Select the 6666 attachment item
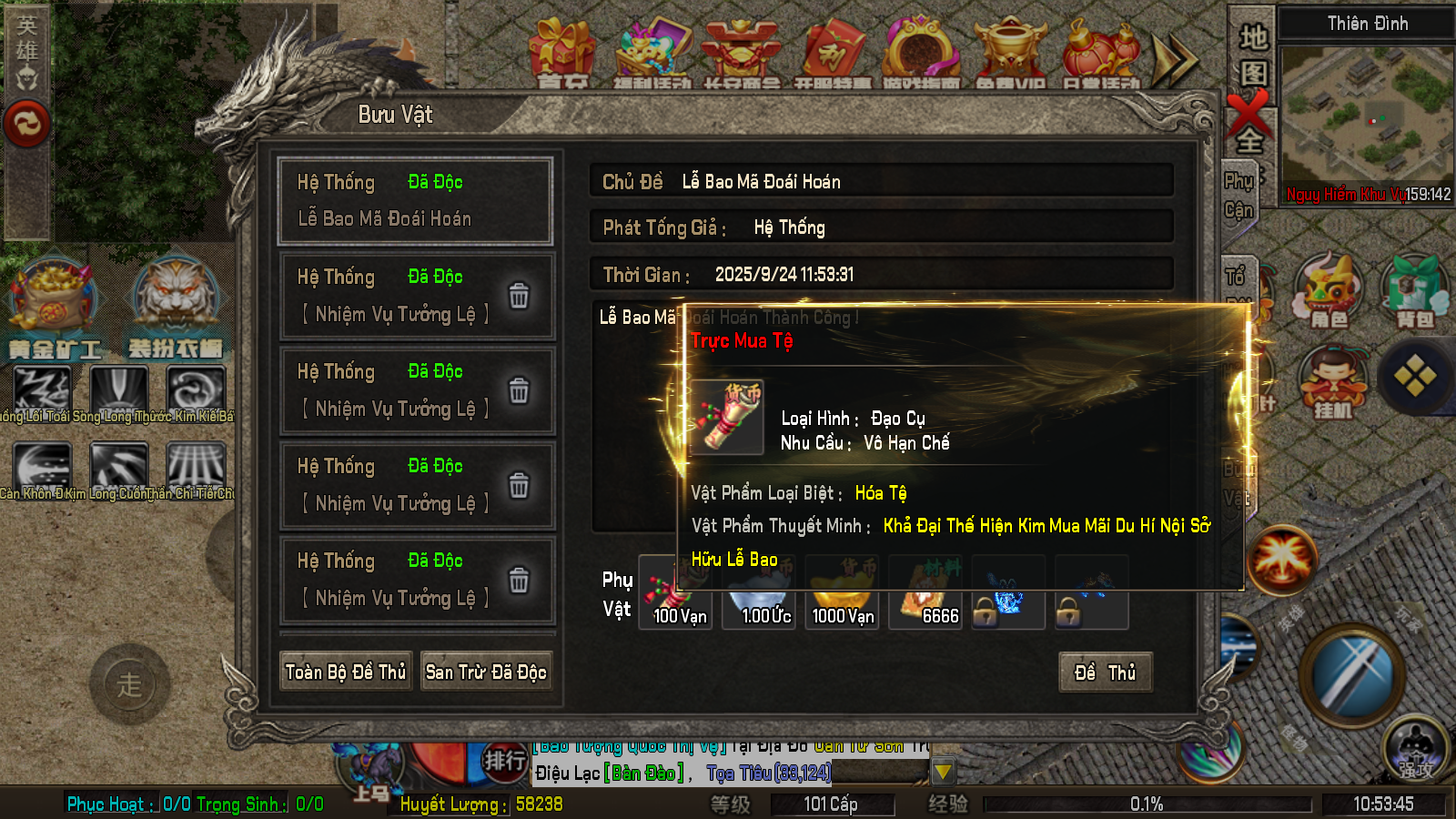Image resolution: width=1456 pixels, height=819 pixels. (x=926, y=593)
